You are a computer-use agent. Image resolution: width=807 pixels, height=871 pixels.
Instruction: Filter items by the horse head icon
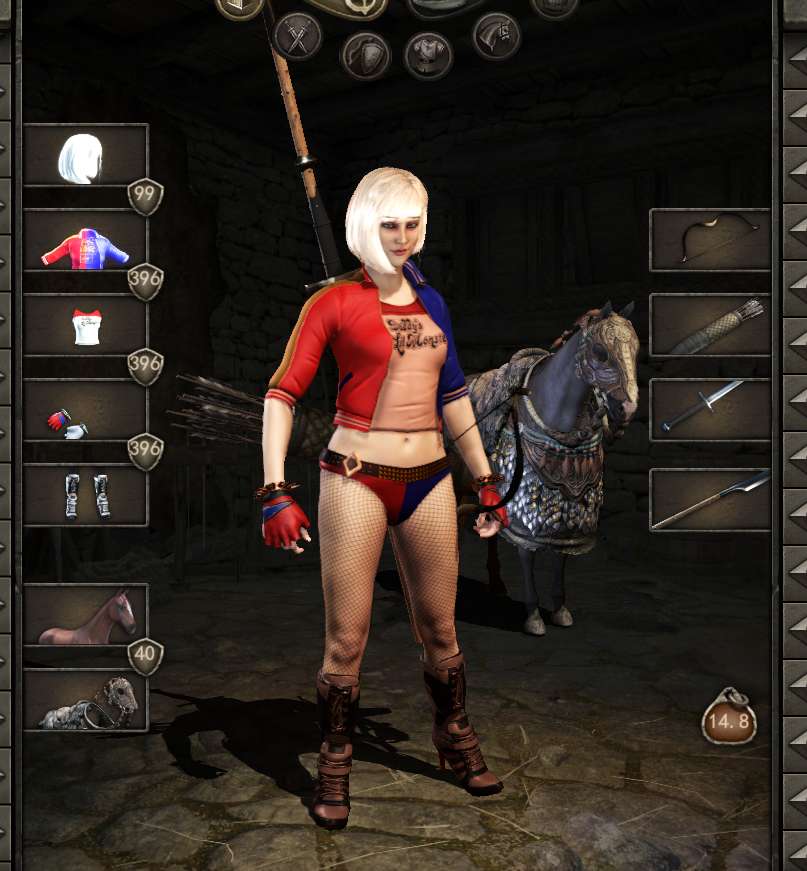(x=497, y=36)
